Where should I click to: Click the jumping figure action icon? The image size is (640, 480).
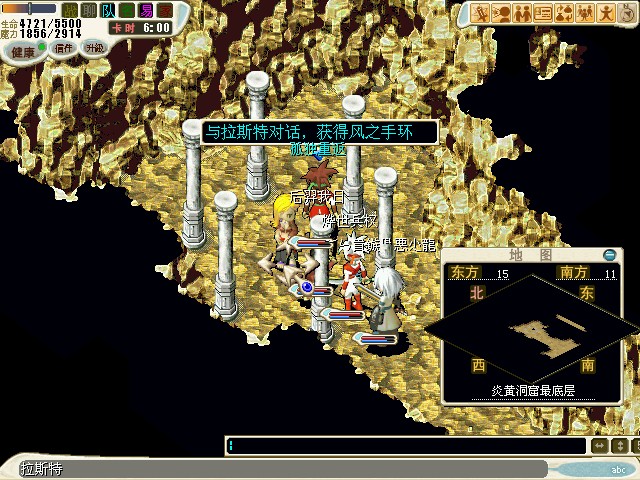606,13
